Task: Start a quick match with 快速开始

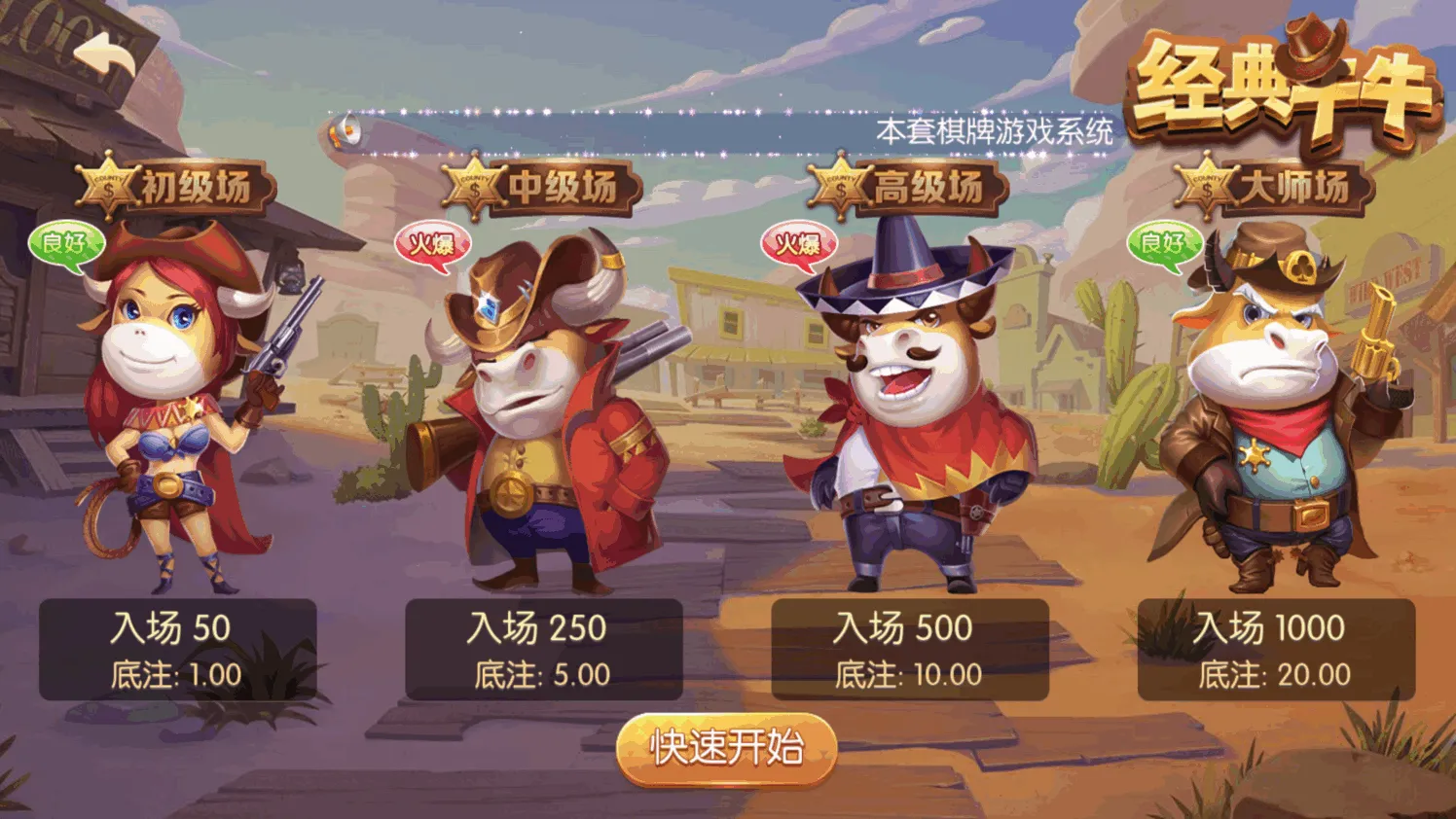Action: coord(726,748)
